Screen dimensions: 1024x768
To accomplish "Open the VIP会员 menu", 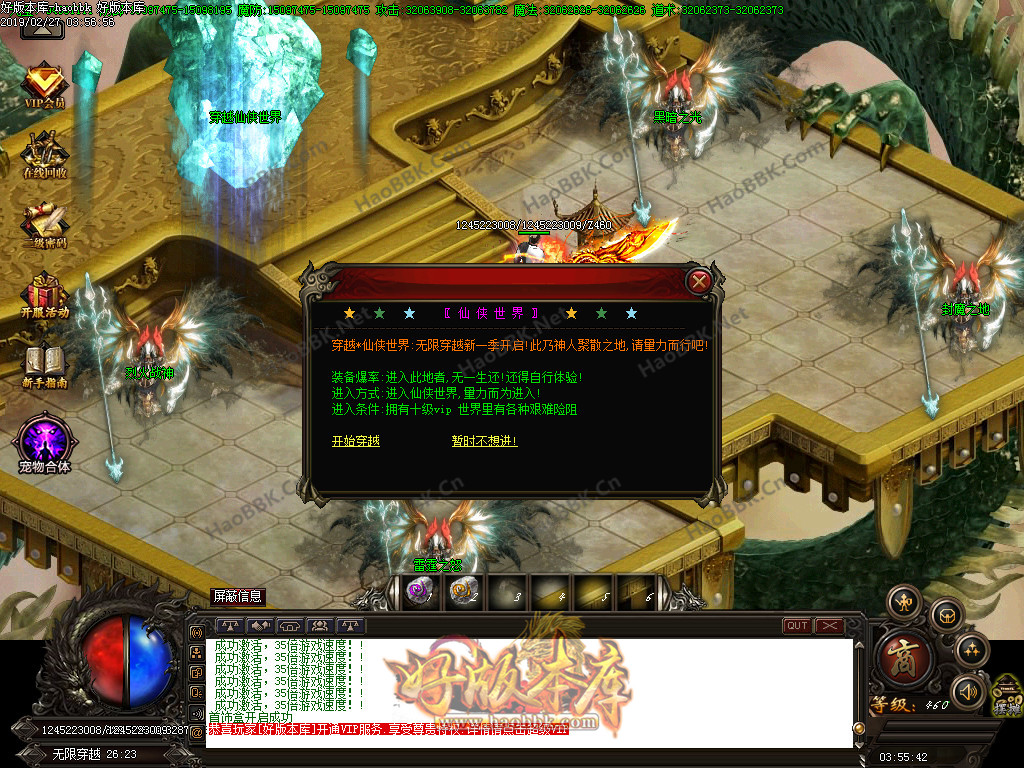I will 44,85.
